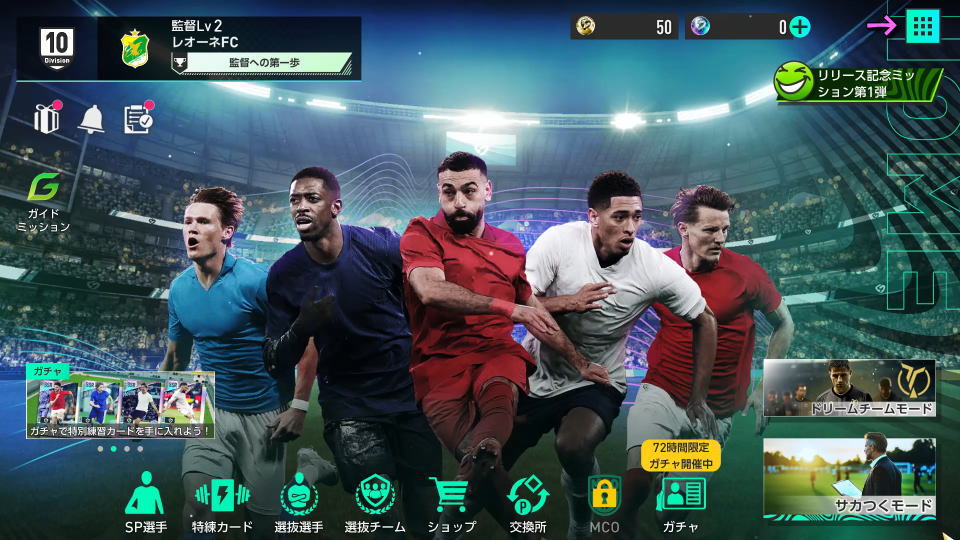Open ガイドミッション guide missions
Viewport: 960px width, 540px height.
click(x=43, y=202)
